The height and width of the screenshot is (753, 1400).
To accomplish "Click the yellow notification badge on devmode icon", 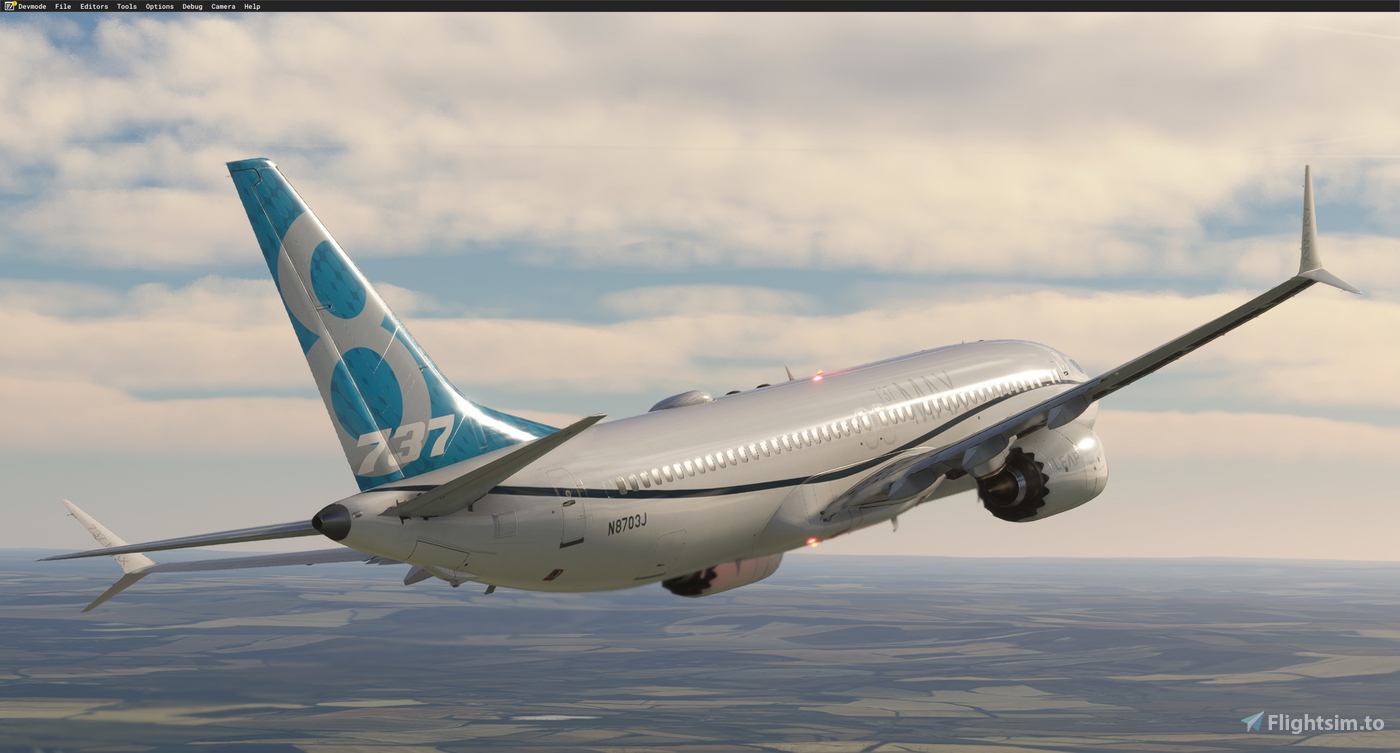I will pyautogui.click(x=14, y=3).
